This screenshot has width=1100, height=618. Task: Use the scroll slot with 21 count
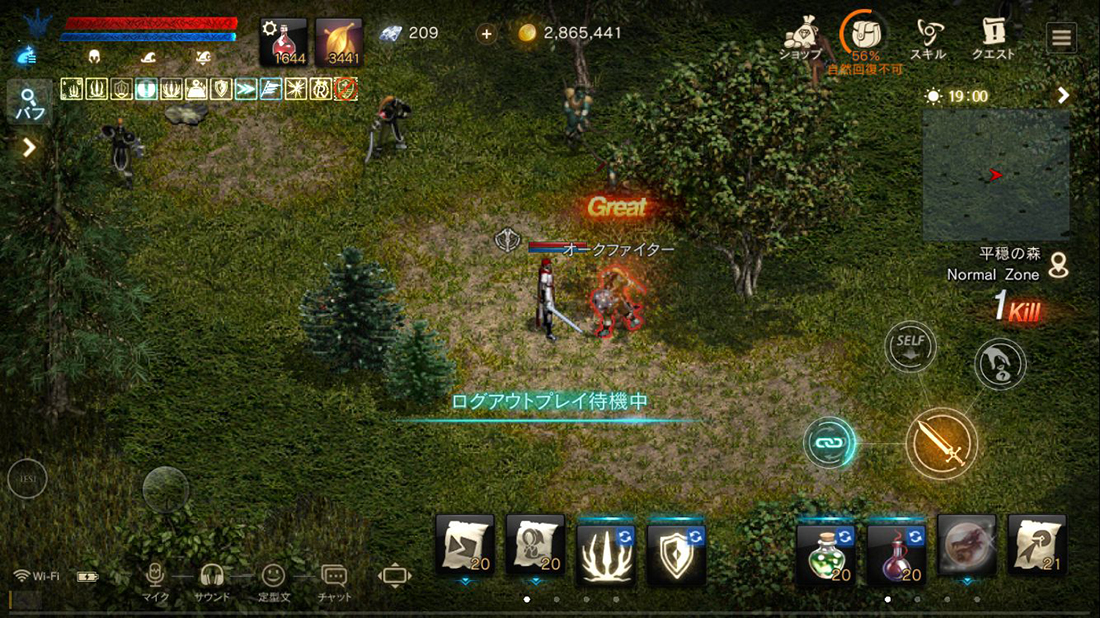click(x=1036, y=545)
